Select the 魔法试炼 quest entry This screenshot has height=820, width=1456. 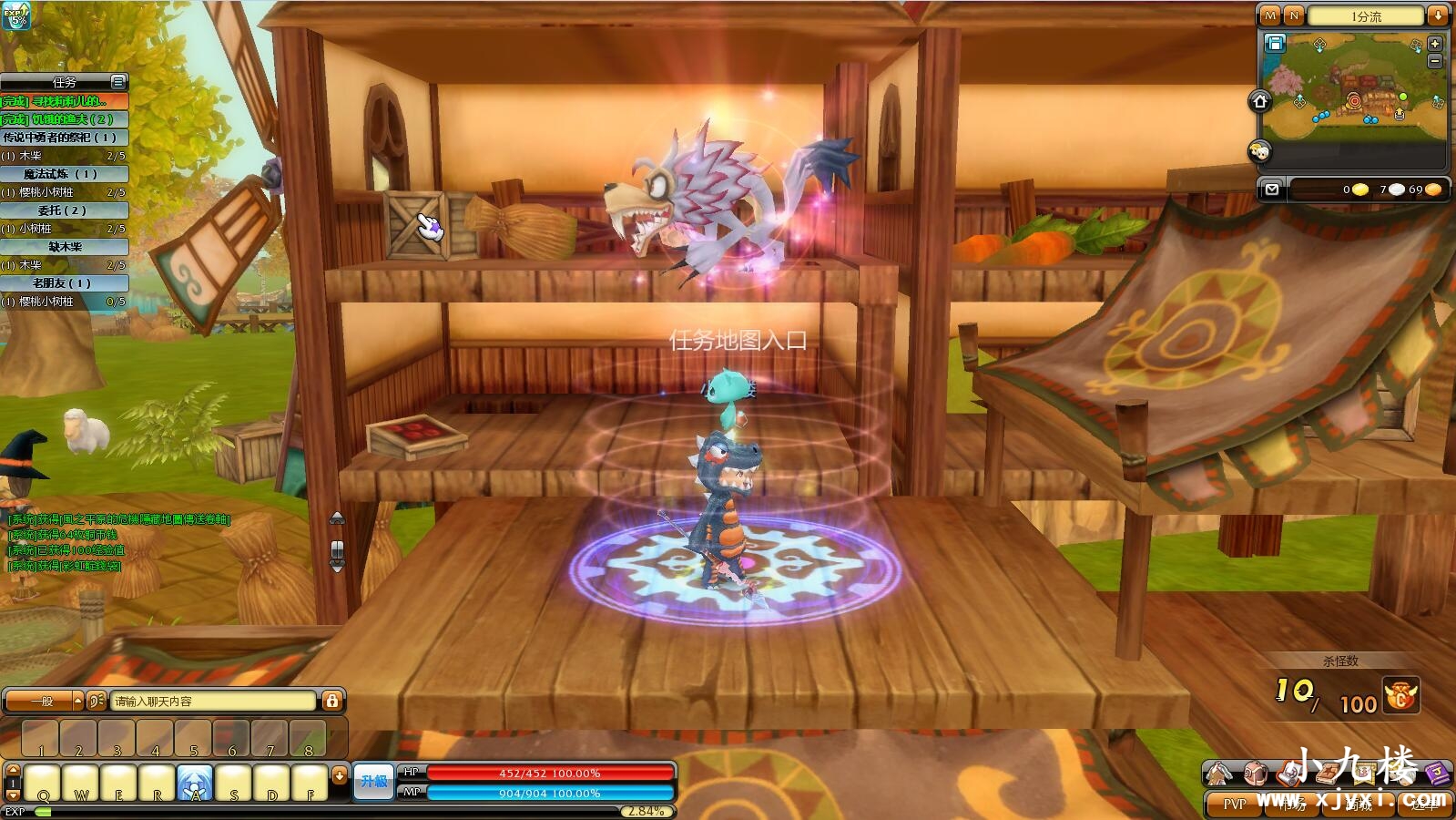(64, 174)
